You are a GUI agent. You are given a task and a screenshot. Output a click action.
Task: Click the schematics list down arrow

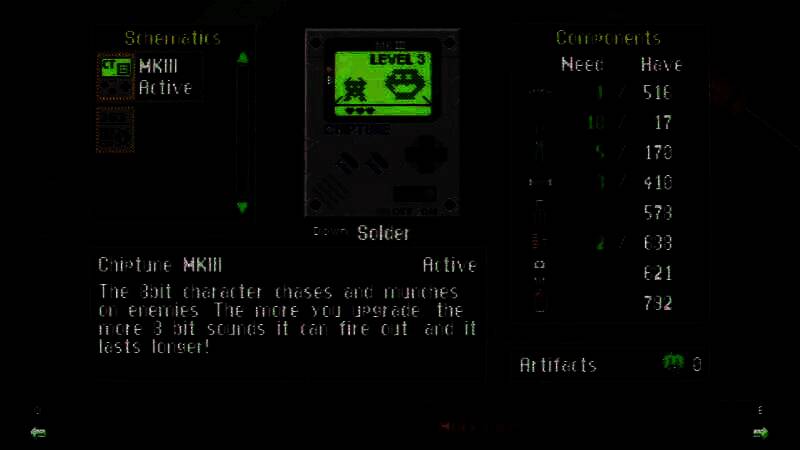(x=242, y=207)
